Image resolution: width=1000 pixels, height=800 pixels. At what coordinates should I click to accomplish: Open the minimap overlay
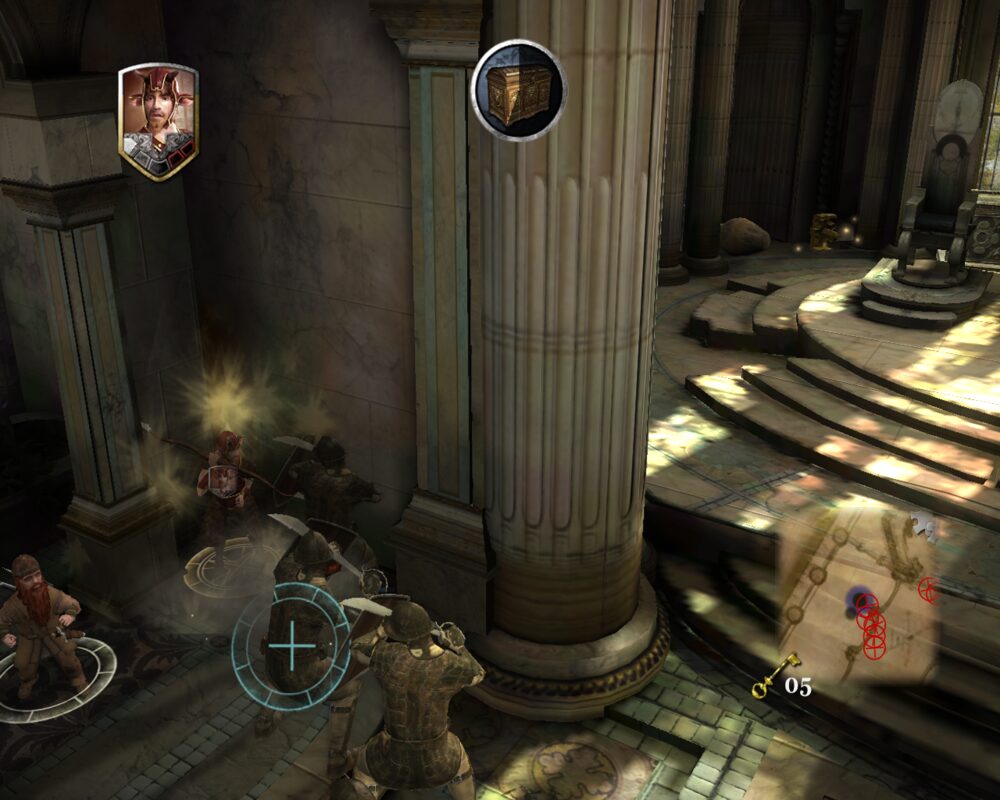858,600
